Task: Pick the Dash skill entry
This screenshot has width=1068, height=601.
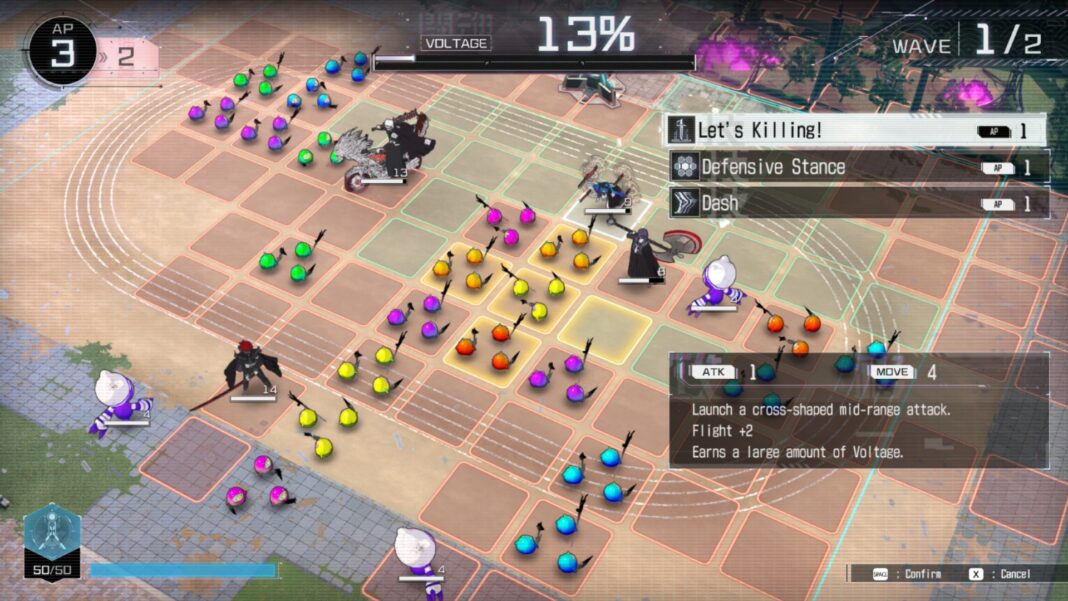Action: (x=857, y=203)
